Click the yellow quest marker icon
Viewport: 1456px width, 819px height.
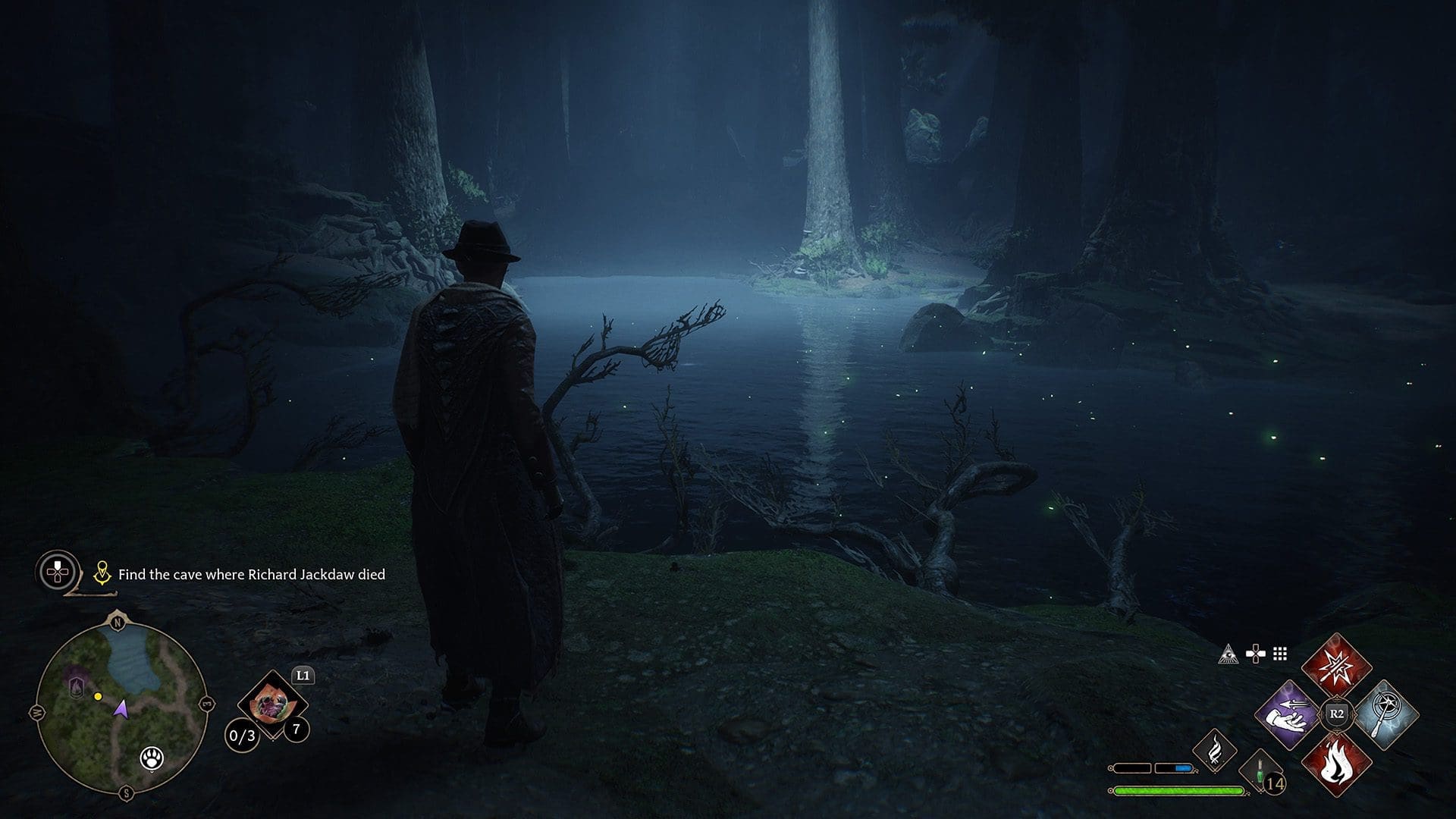tap(102, 574)
